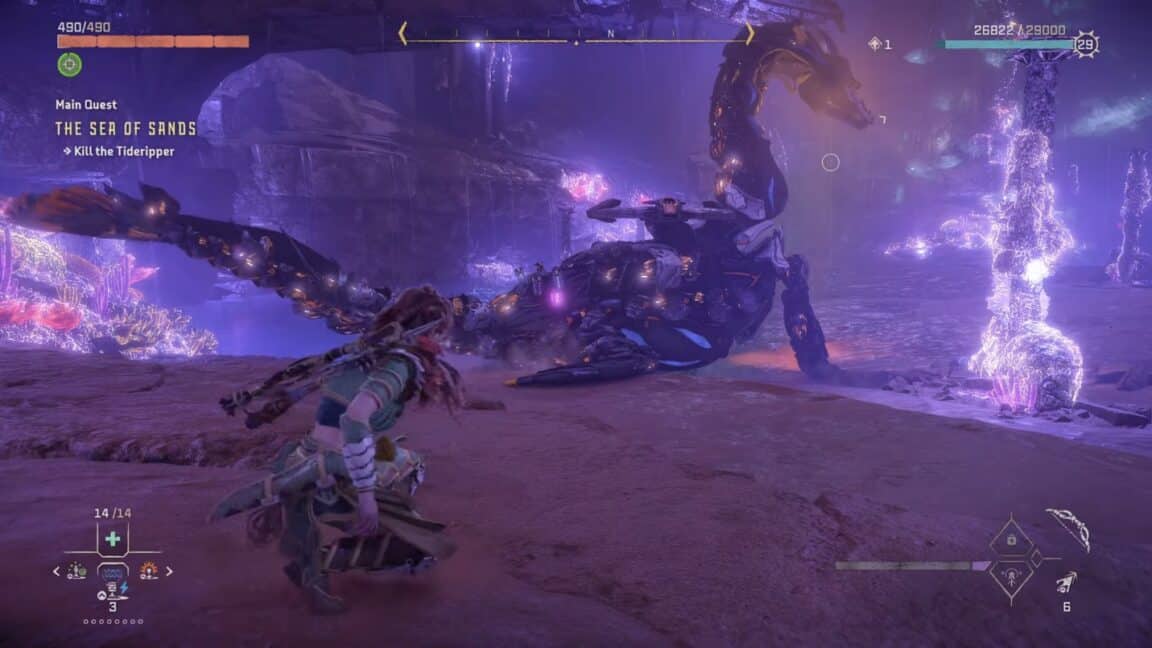Select the green cross medicine pouch slot

click(x=112, y=539)
